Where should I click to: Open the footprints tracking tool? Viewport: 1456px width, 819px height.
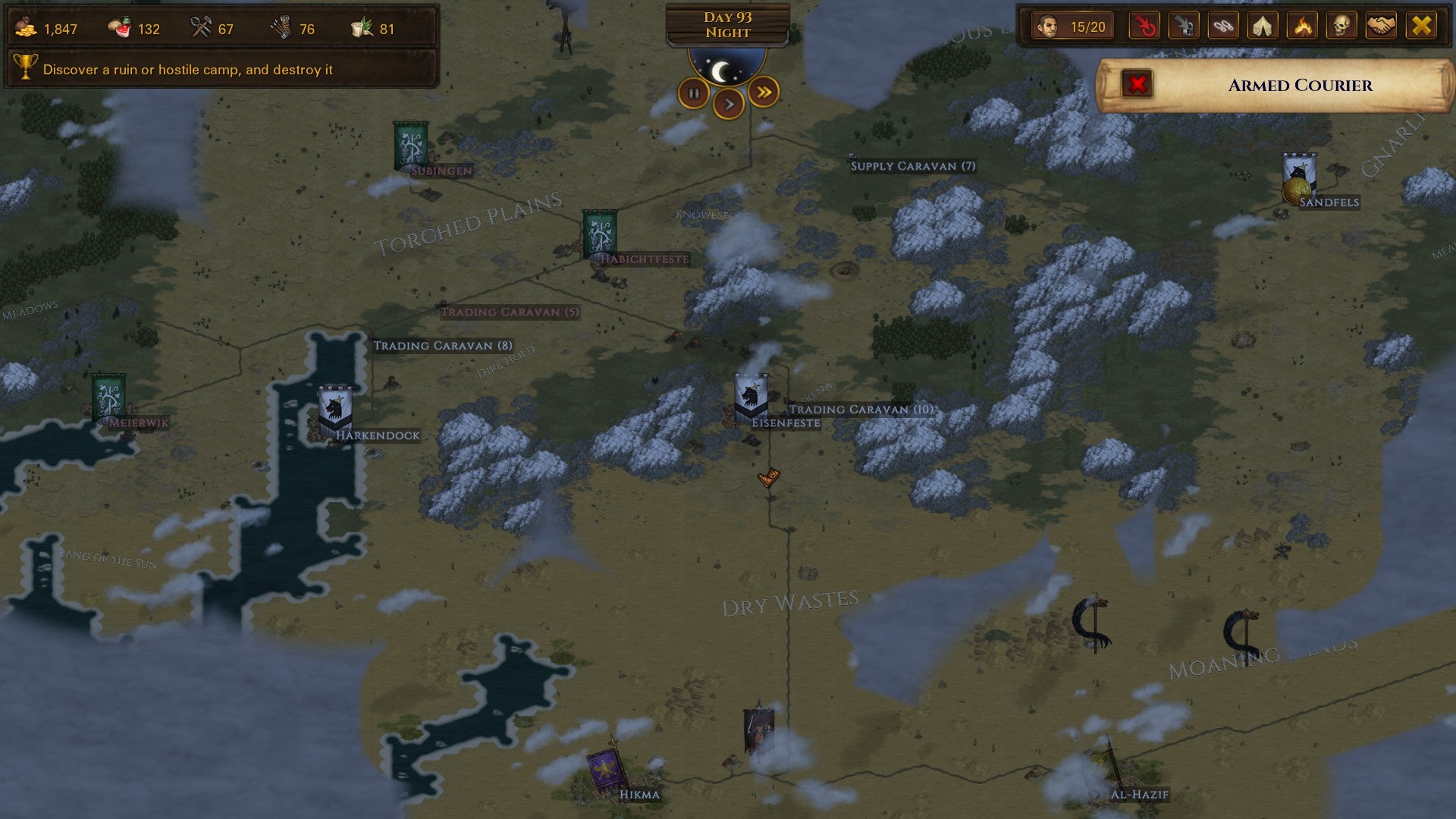coord(1226,27)
